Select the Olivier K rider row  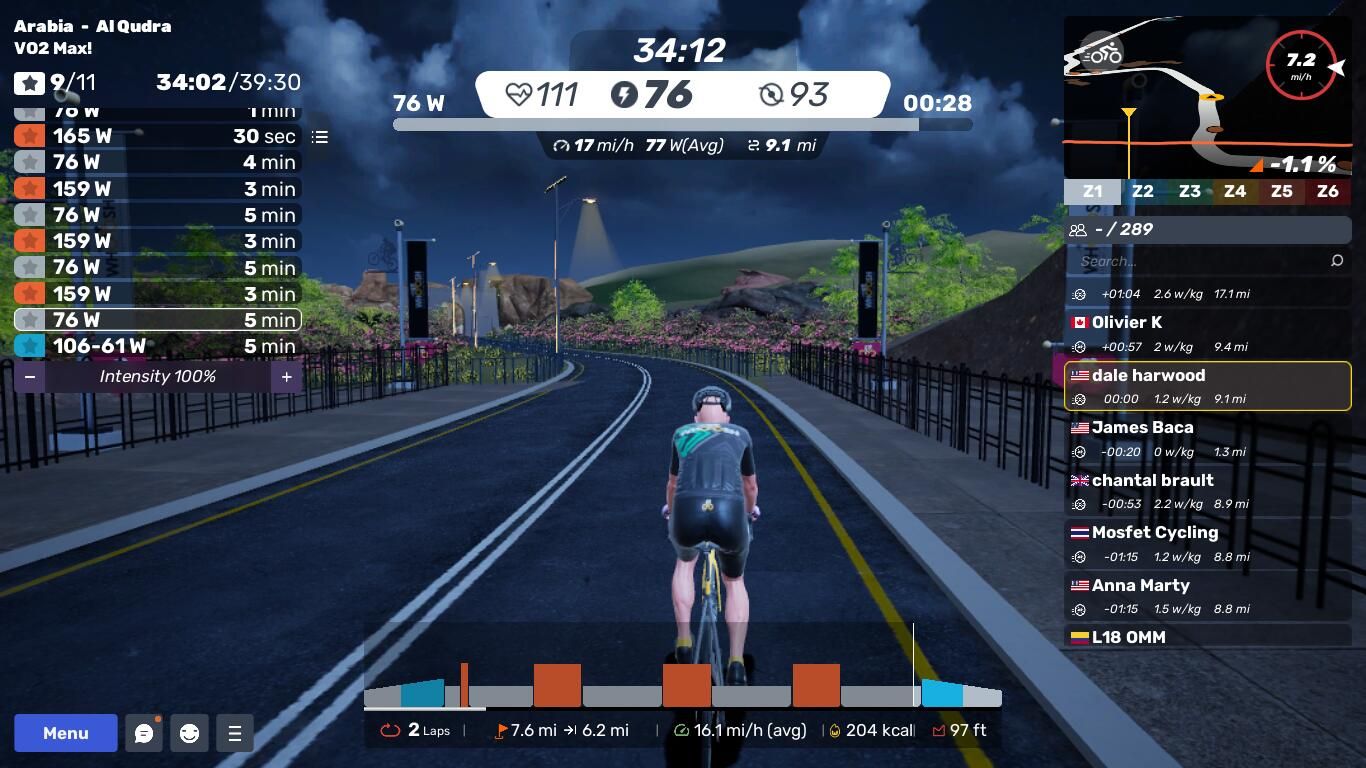(x=1207, y=334)
